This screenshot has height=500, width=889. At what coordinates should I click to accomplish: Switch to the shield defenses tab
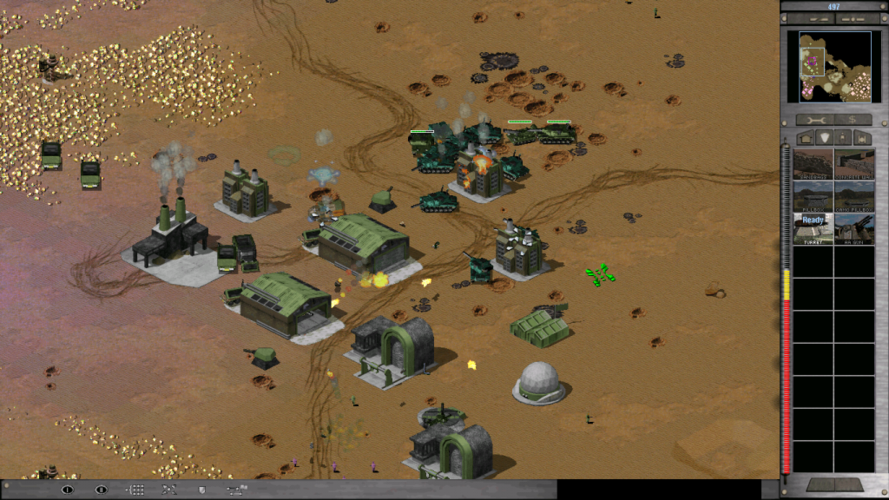(x=825, y=137)
